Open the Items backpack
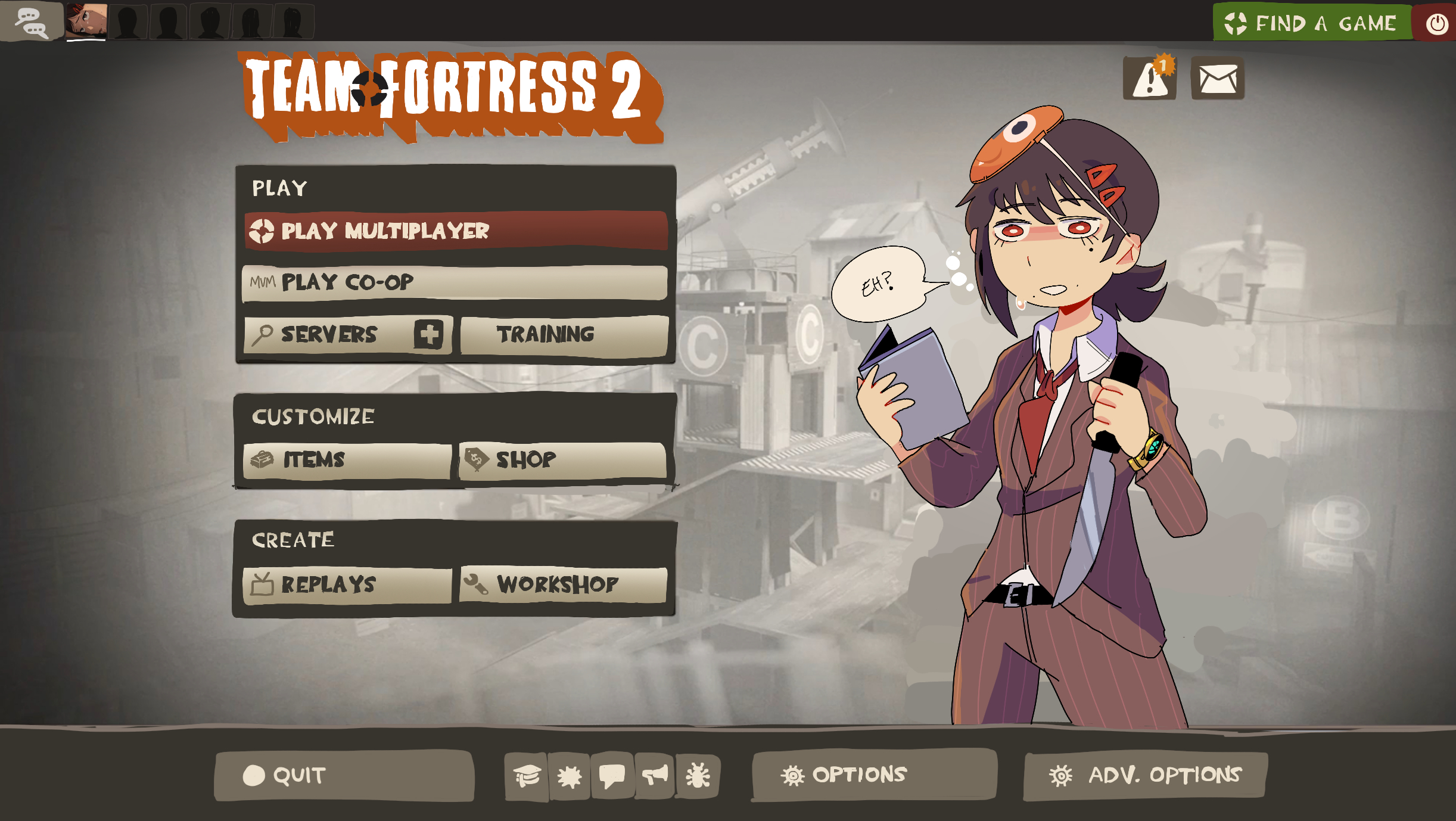The height and width of the screenshot is (821, 1456). (347, 460)
